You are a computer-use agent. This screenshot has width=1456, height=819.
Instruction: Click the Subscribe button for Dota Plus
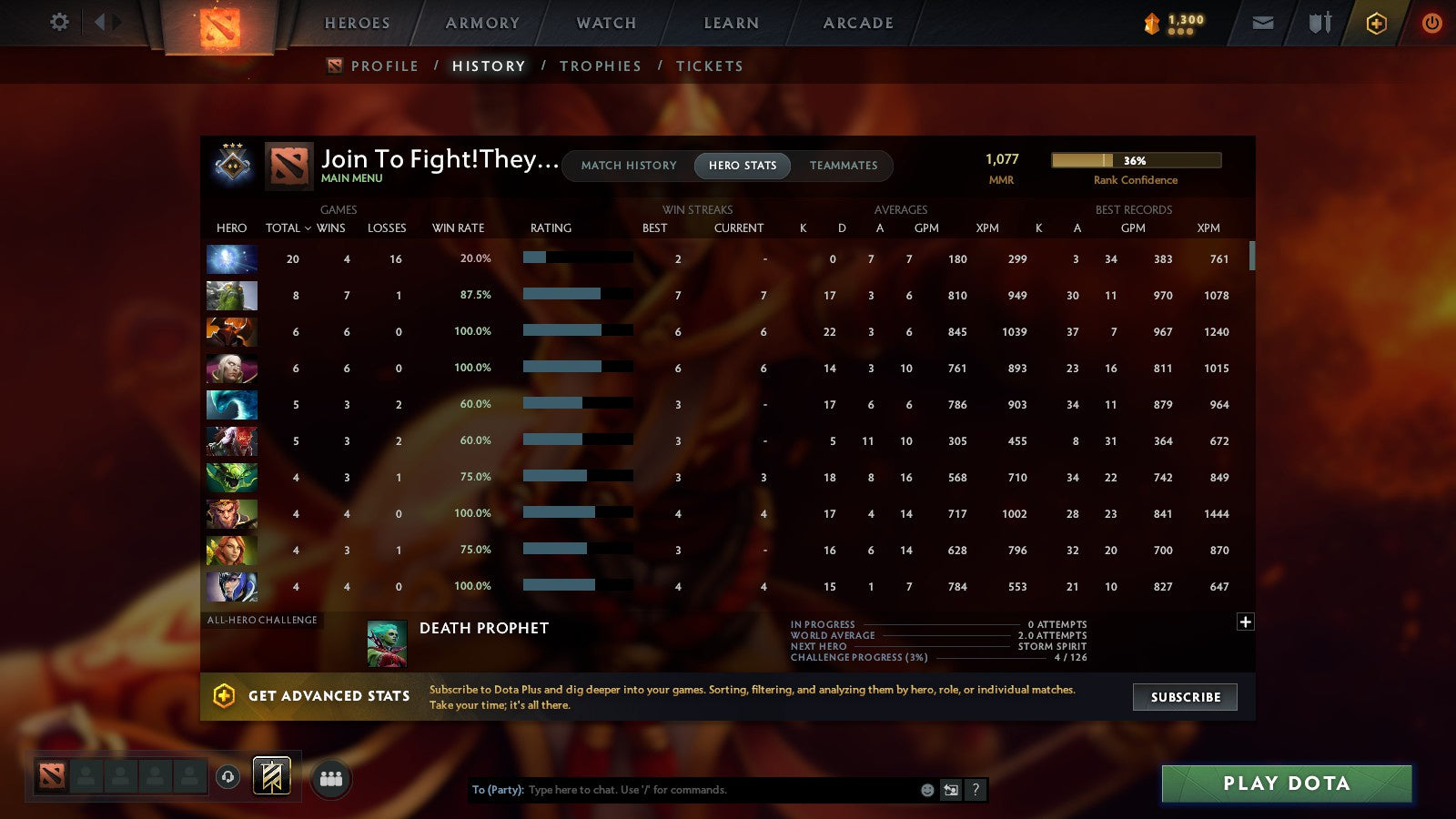1185,697
